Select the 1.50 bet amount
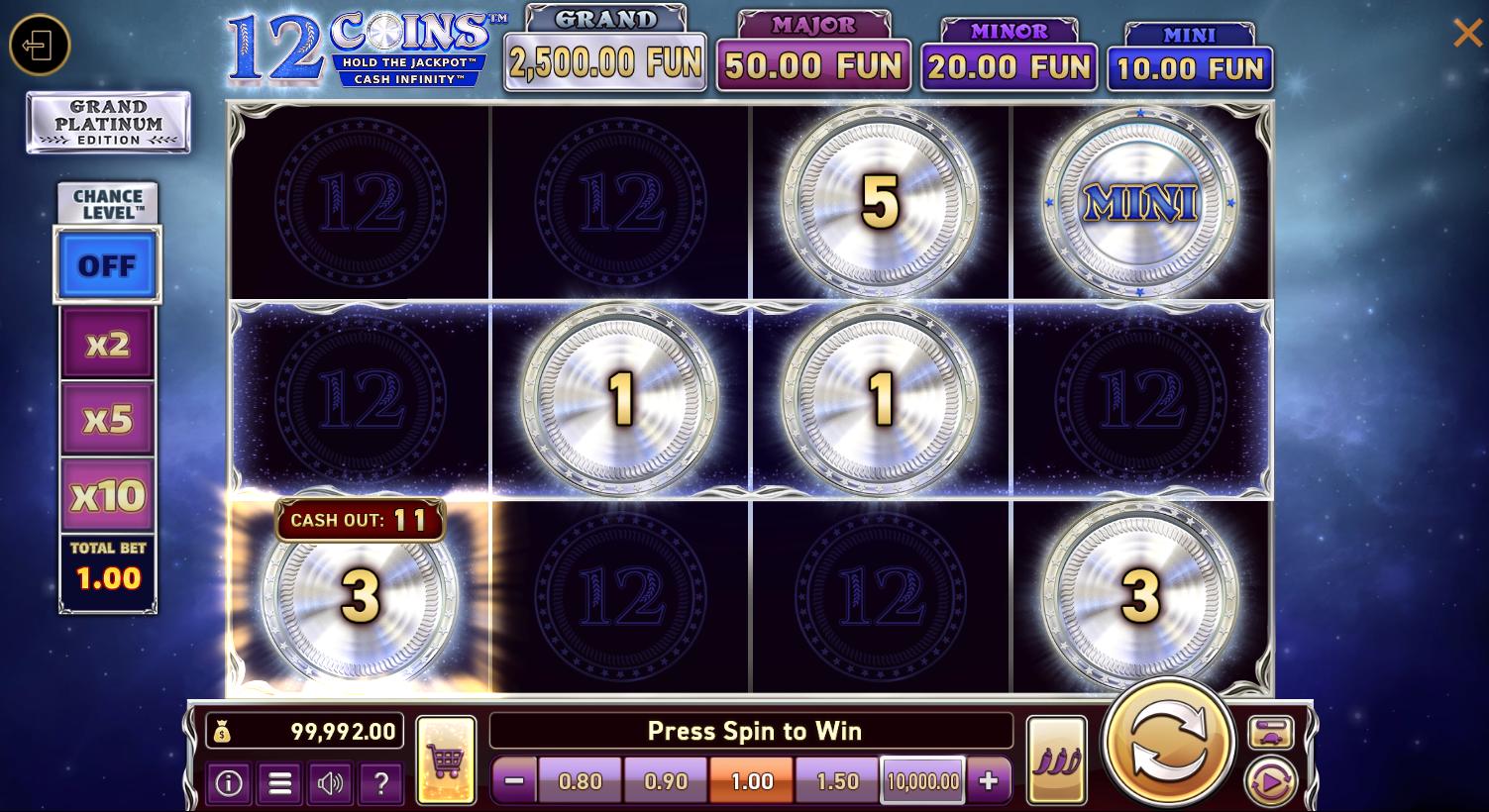Screen dimensions: 1489x812 (x=836, y=780)
